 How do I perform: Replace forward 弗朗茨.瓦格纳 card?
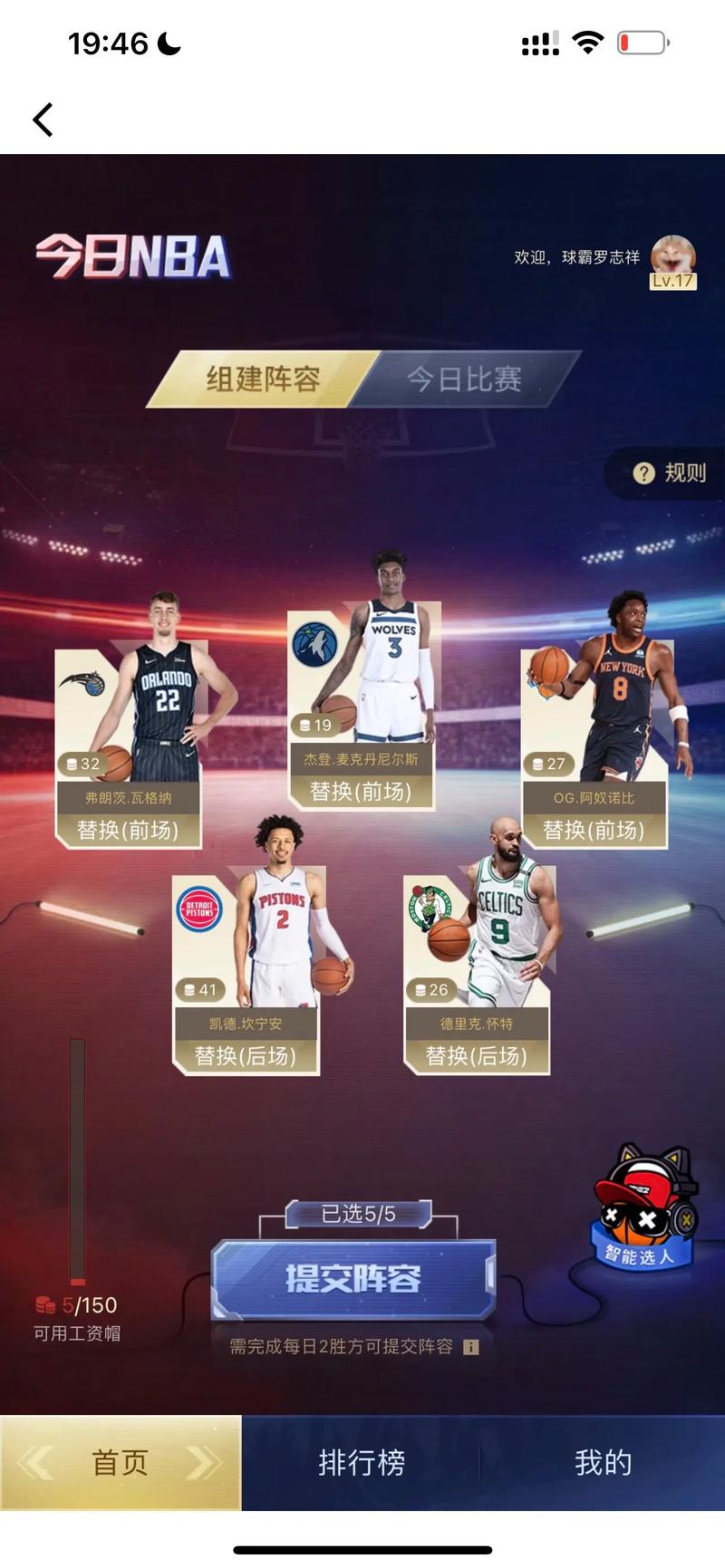128,830
